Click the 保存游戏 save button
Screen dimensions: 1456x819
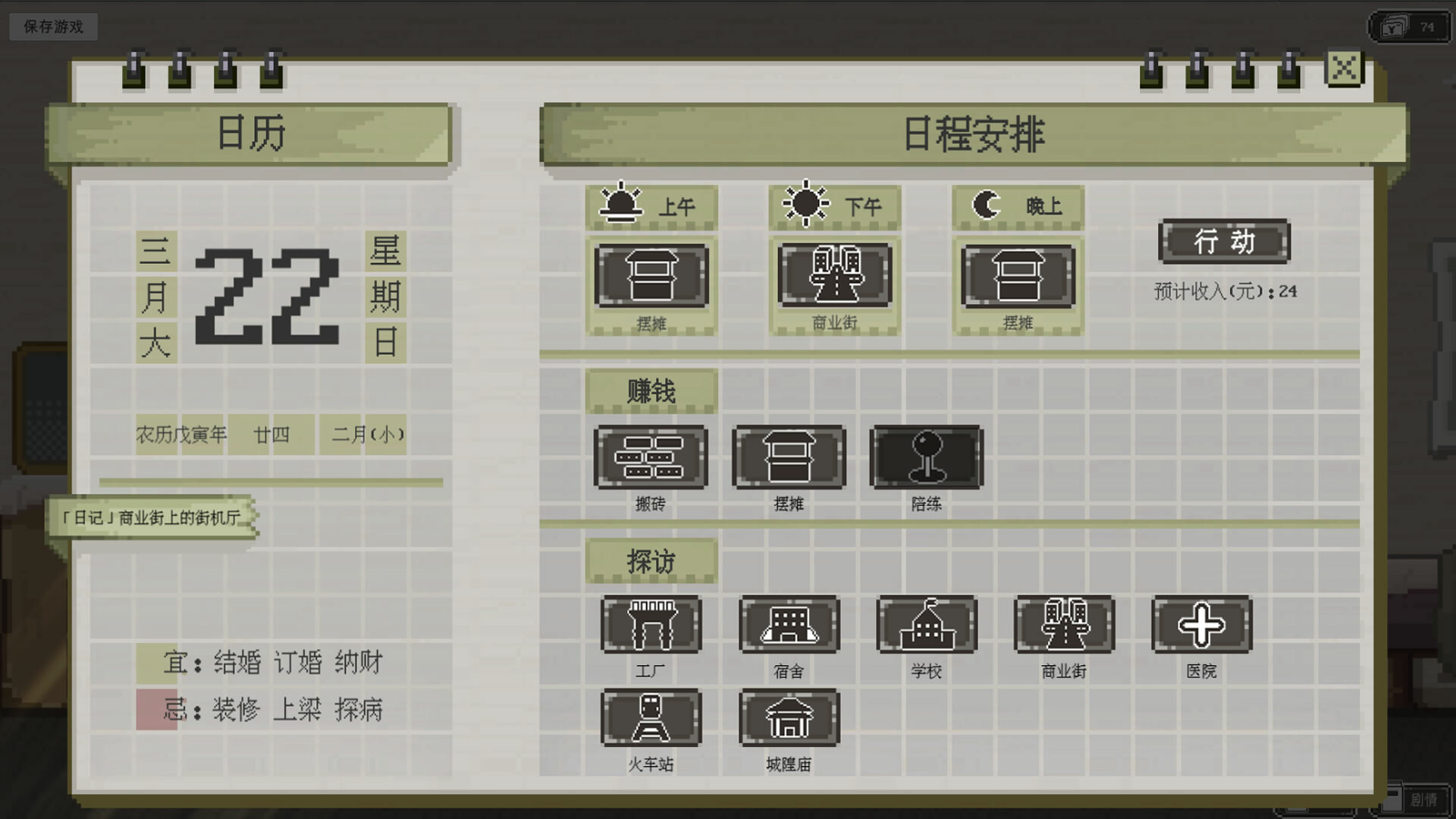[x=52, y=25]
